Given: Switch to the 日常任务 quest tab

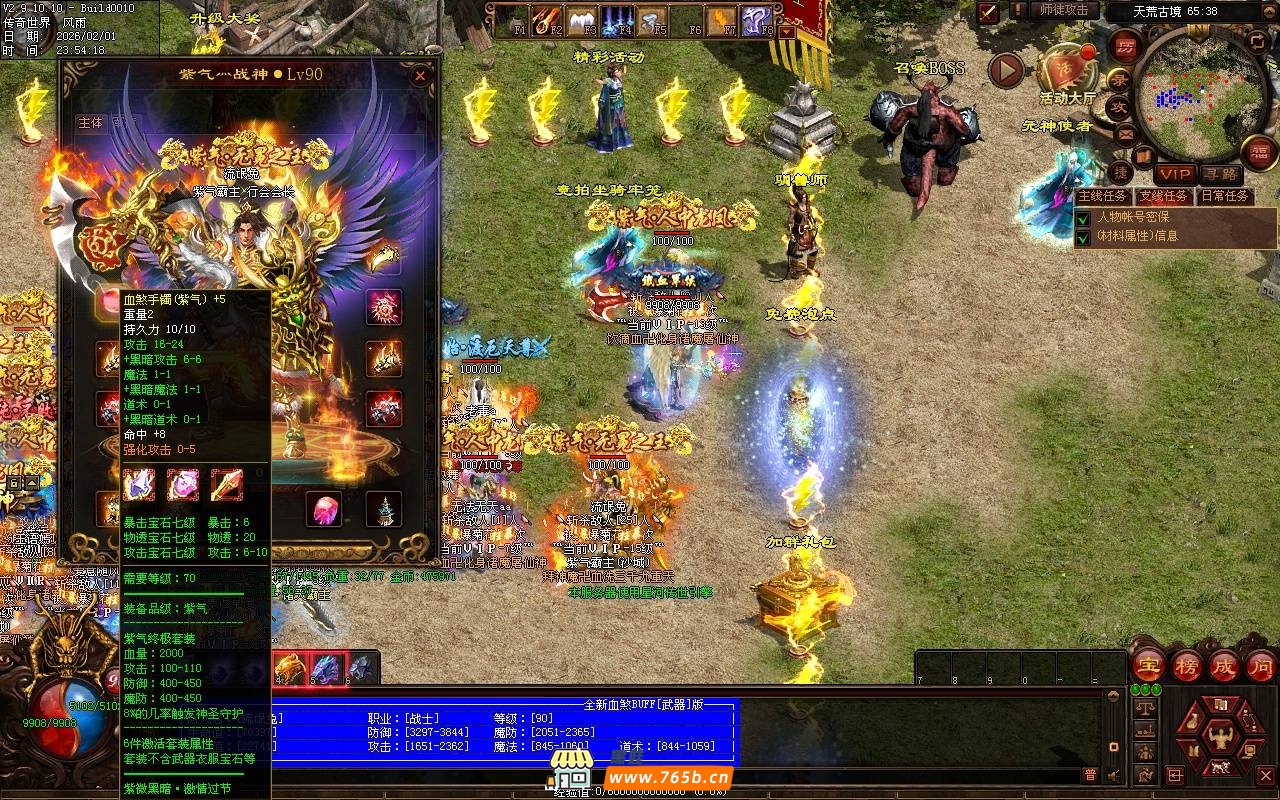Looking at the screenshot, I should click(x=1225, y=196).
